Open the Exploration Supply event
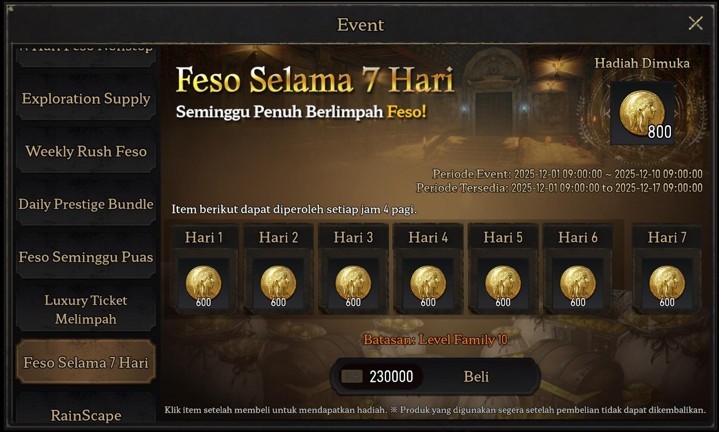The image size is (719, 432). click(x=86, y=99)
